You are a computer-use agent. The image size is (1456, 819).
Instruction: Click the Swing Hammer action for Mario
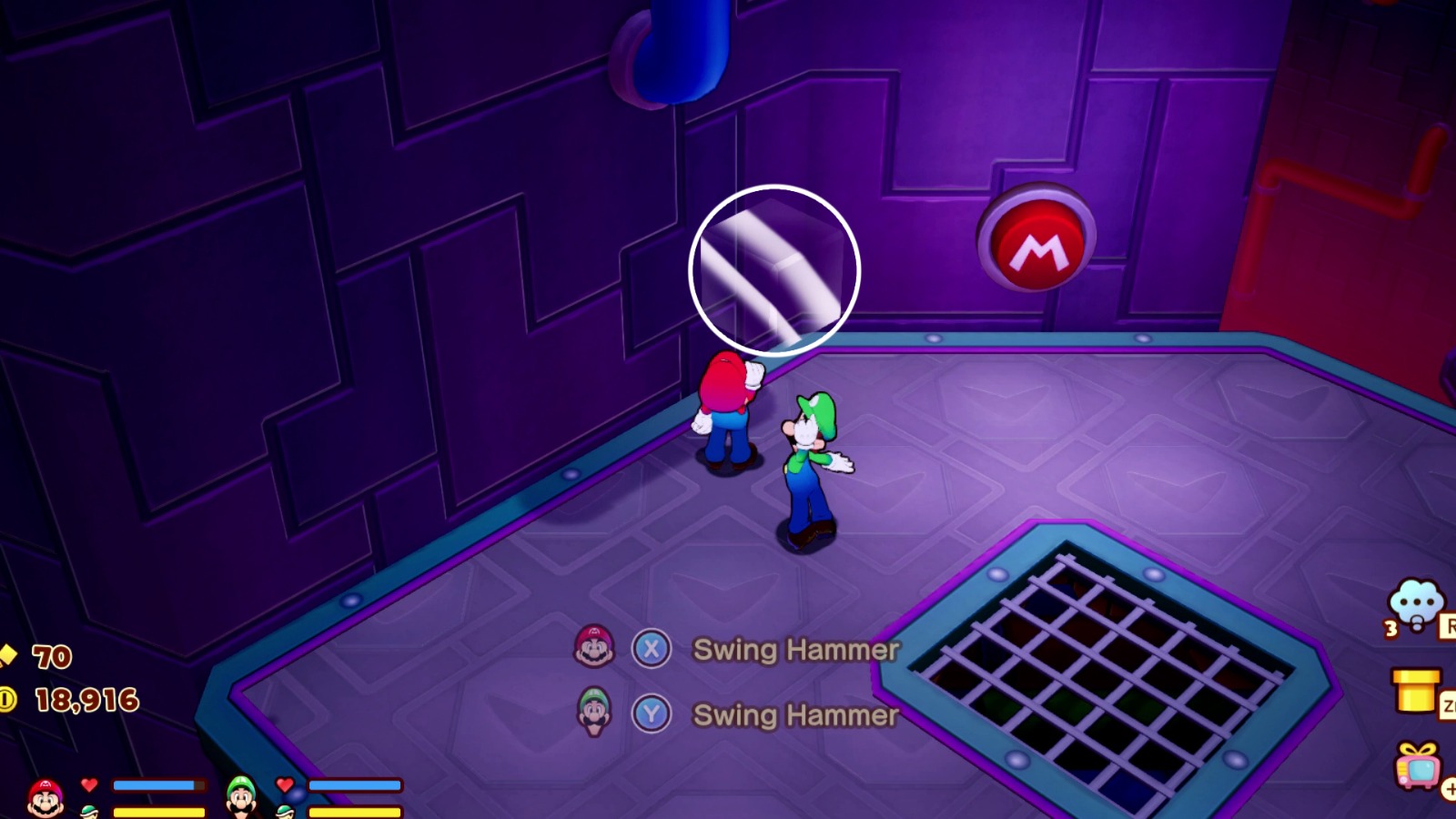[x=795, y=650]
